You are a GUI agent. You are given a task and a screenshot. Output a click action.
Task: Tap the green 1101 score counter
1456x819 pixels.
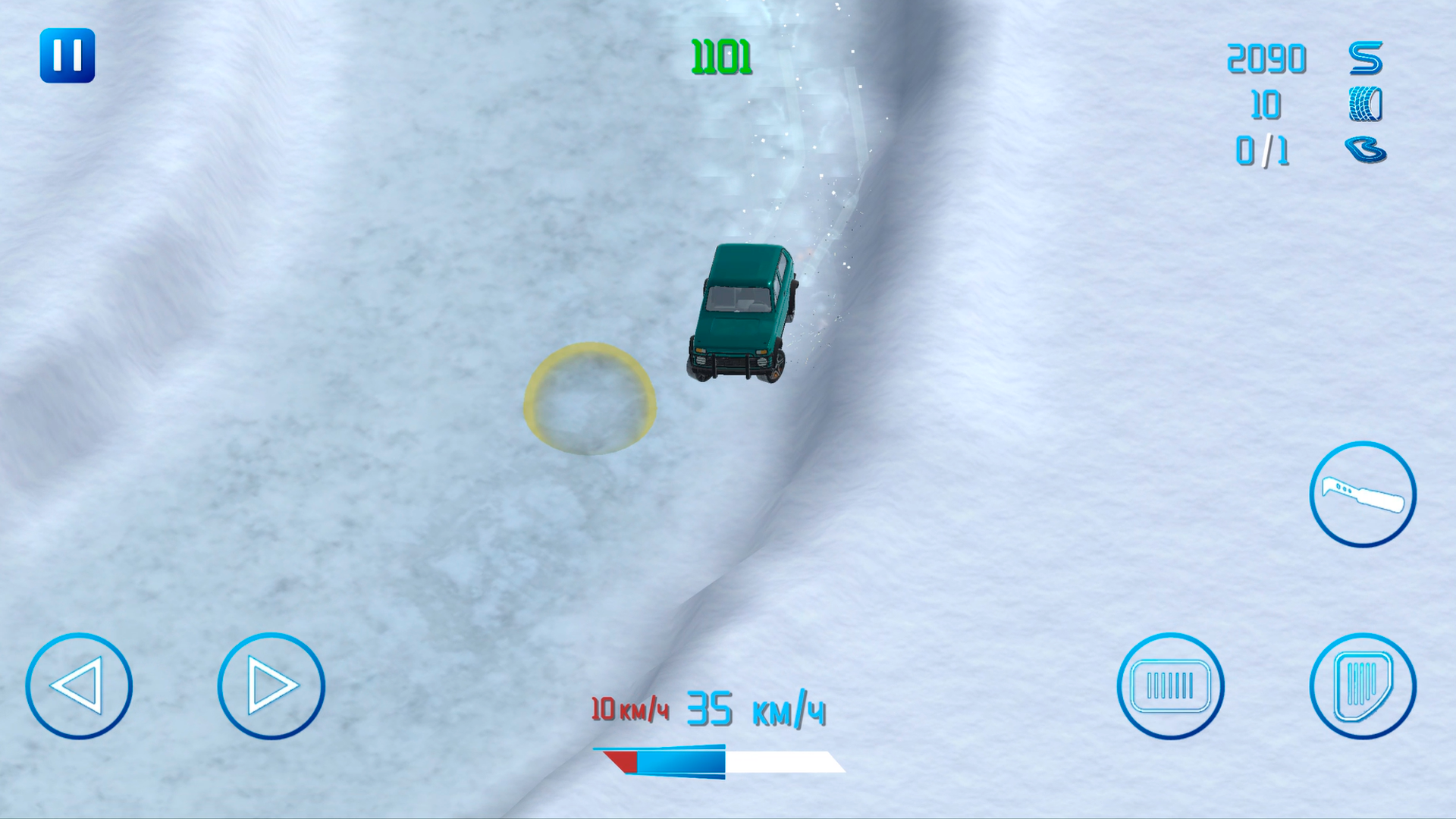tap(719, 57)
